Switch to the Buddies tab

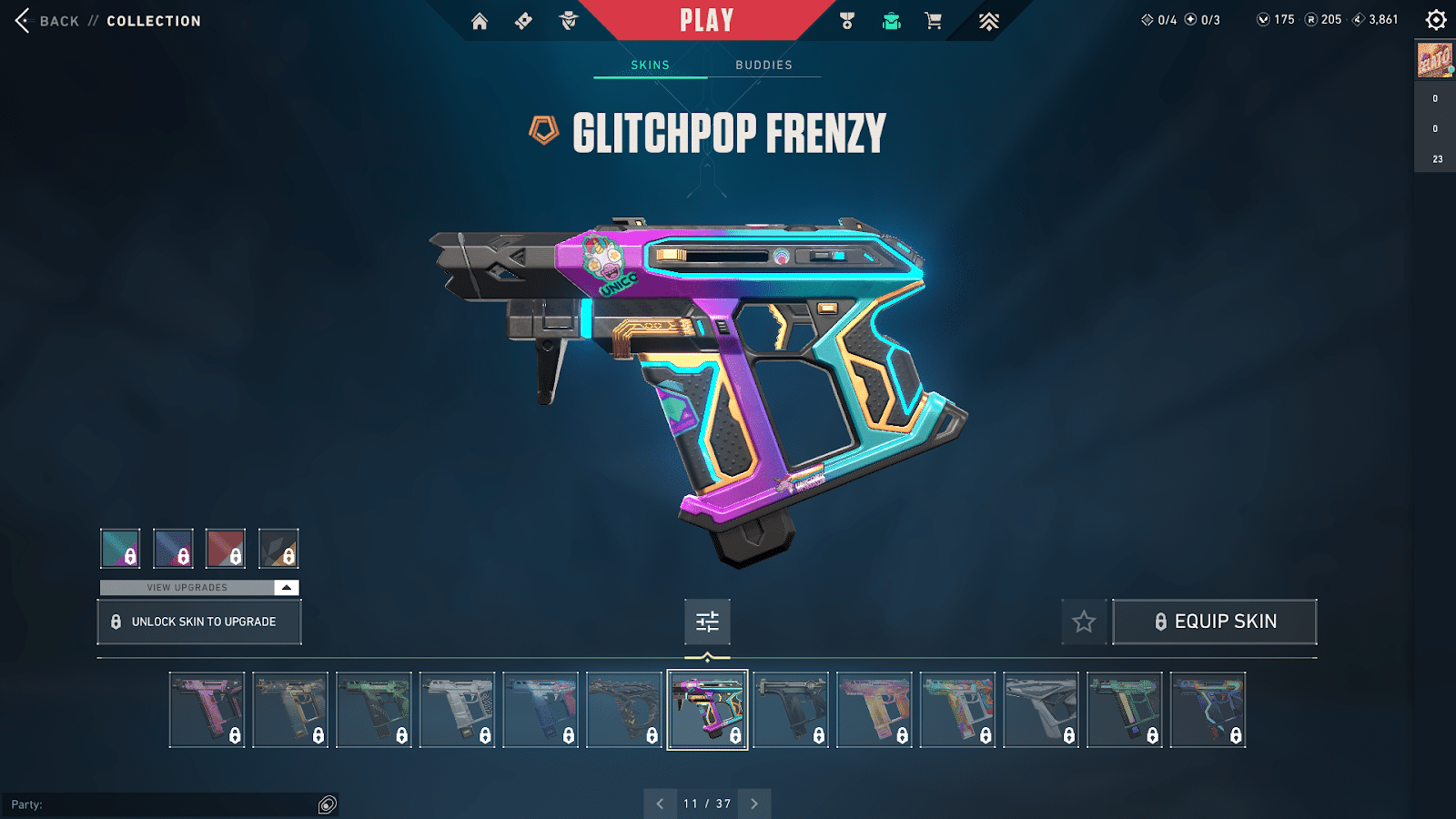tap(764, 65)
